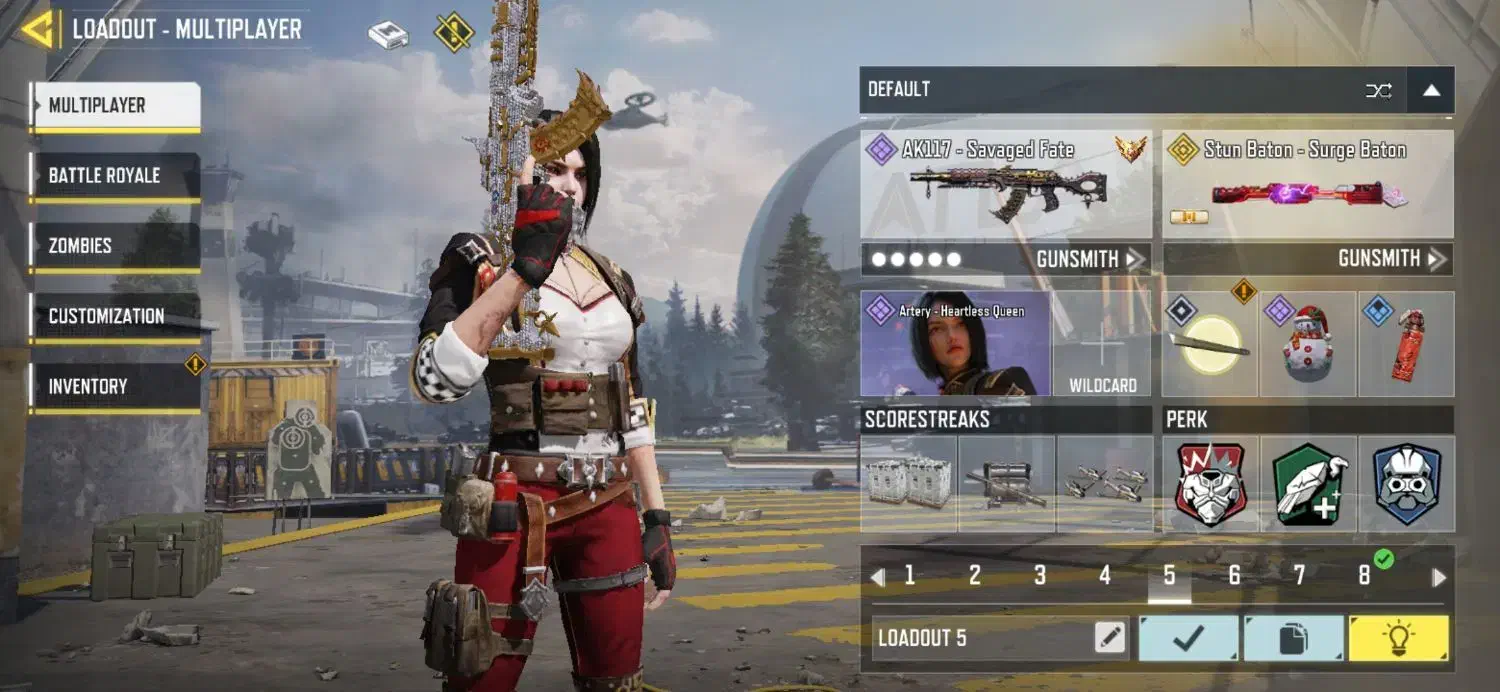Equip loadout with the checkmark button
Screen dimensions: 1500x692
(x=1189, y=638)
